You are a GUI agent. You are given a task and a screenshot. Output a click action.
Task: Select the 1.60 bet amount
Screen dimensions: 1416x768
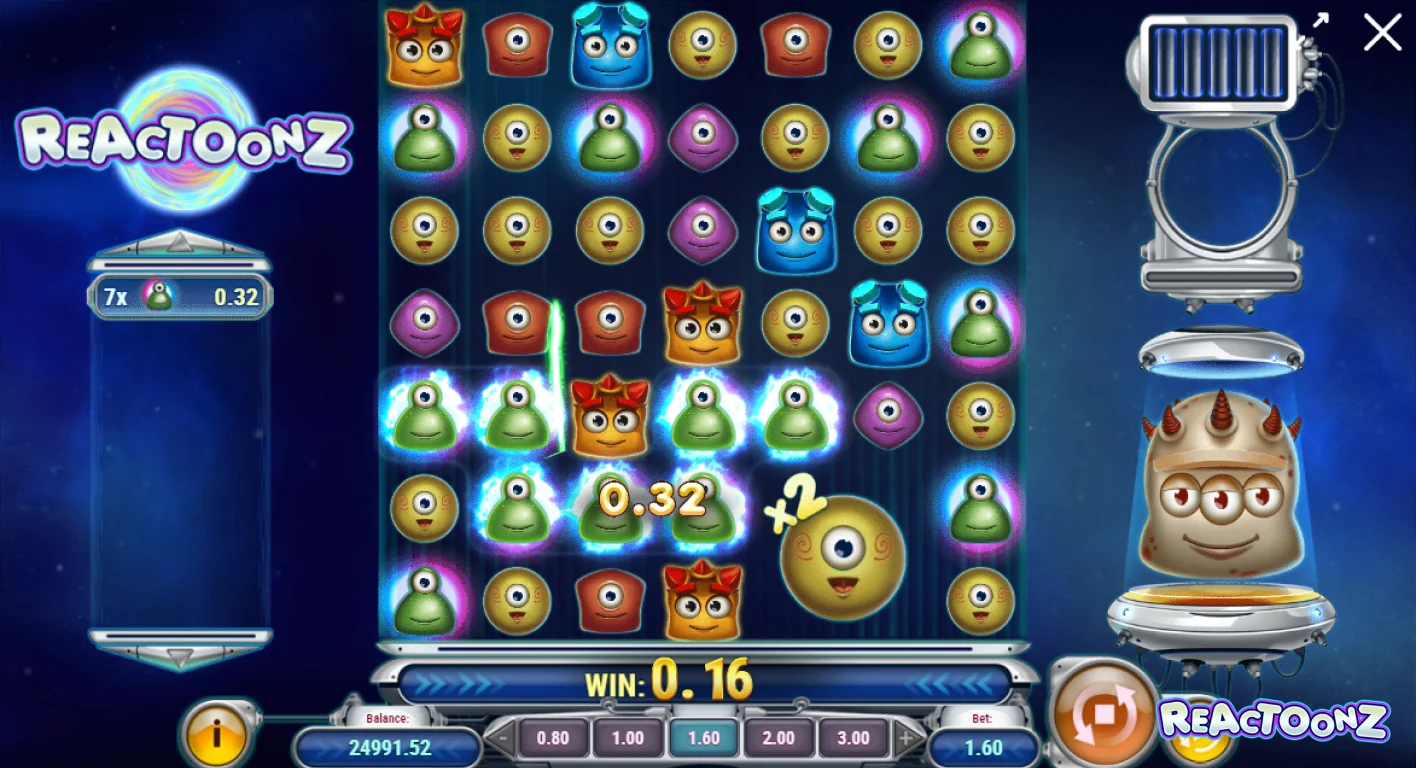(x=703, y=739)
